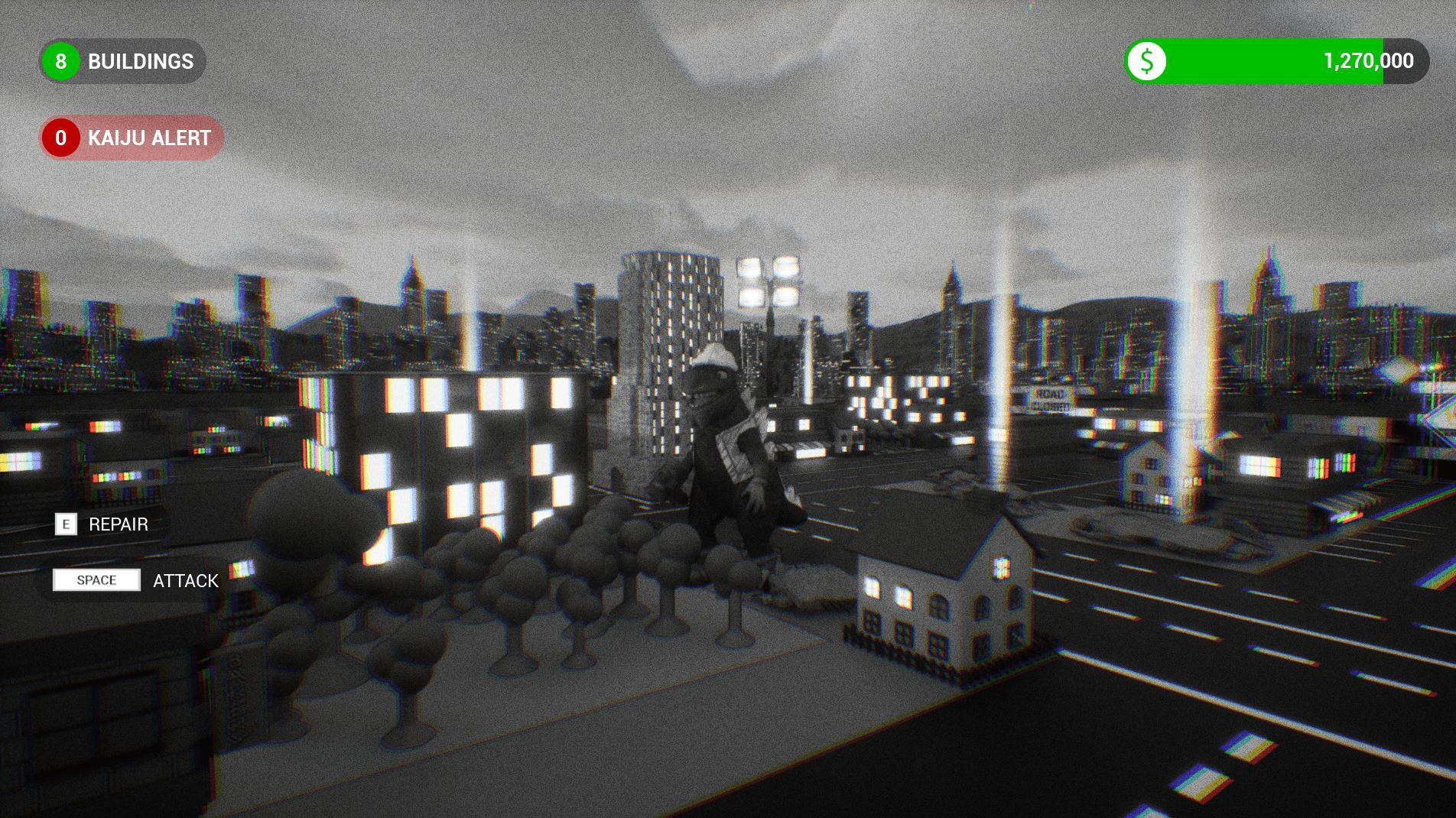Image resolution: width=1456 pixels, height=818 pixels.
Task: Click the SPACE key prompt for Attack
Action: pyautogui.click(x=96, y=580)
